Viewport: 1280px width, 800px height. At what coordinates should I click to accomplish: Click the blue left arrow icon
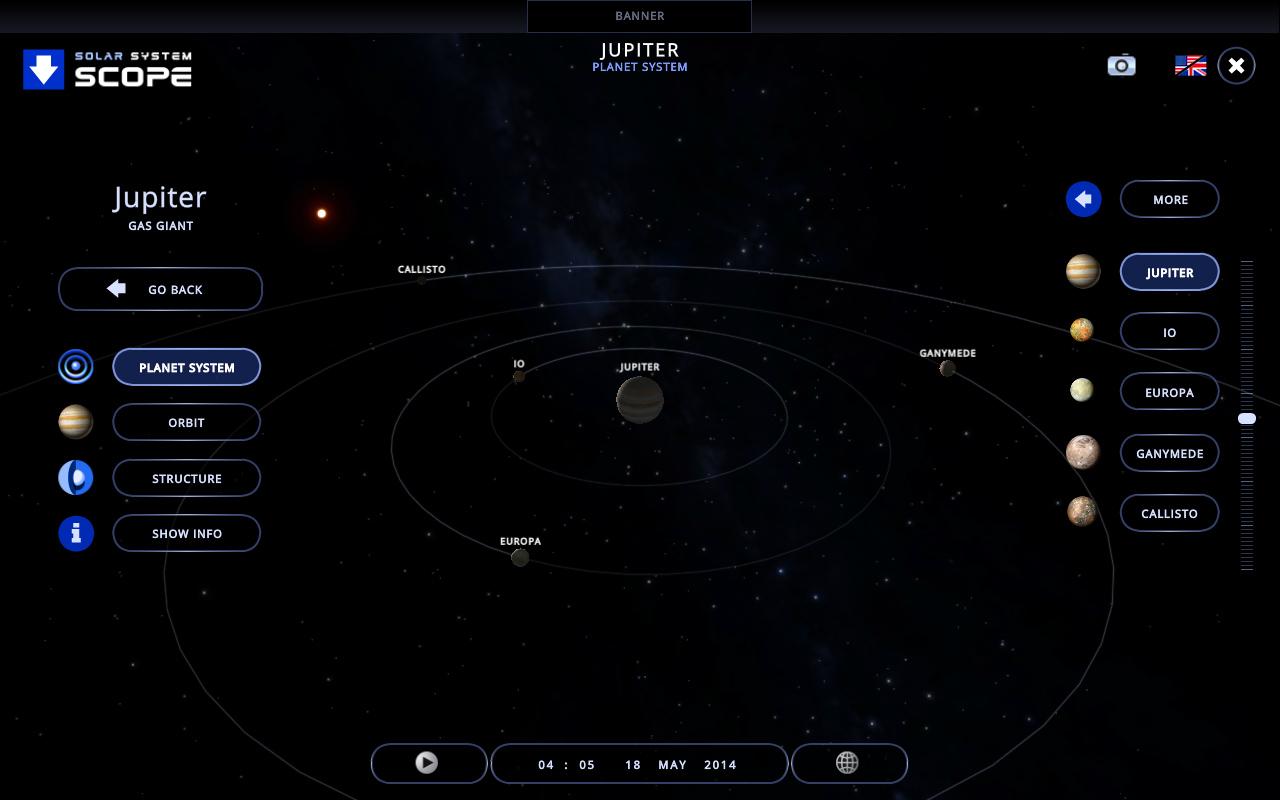tap(1083, 199)
